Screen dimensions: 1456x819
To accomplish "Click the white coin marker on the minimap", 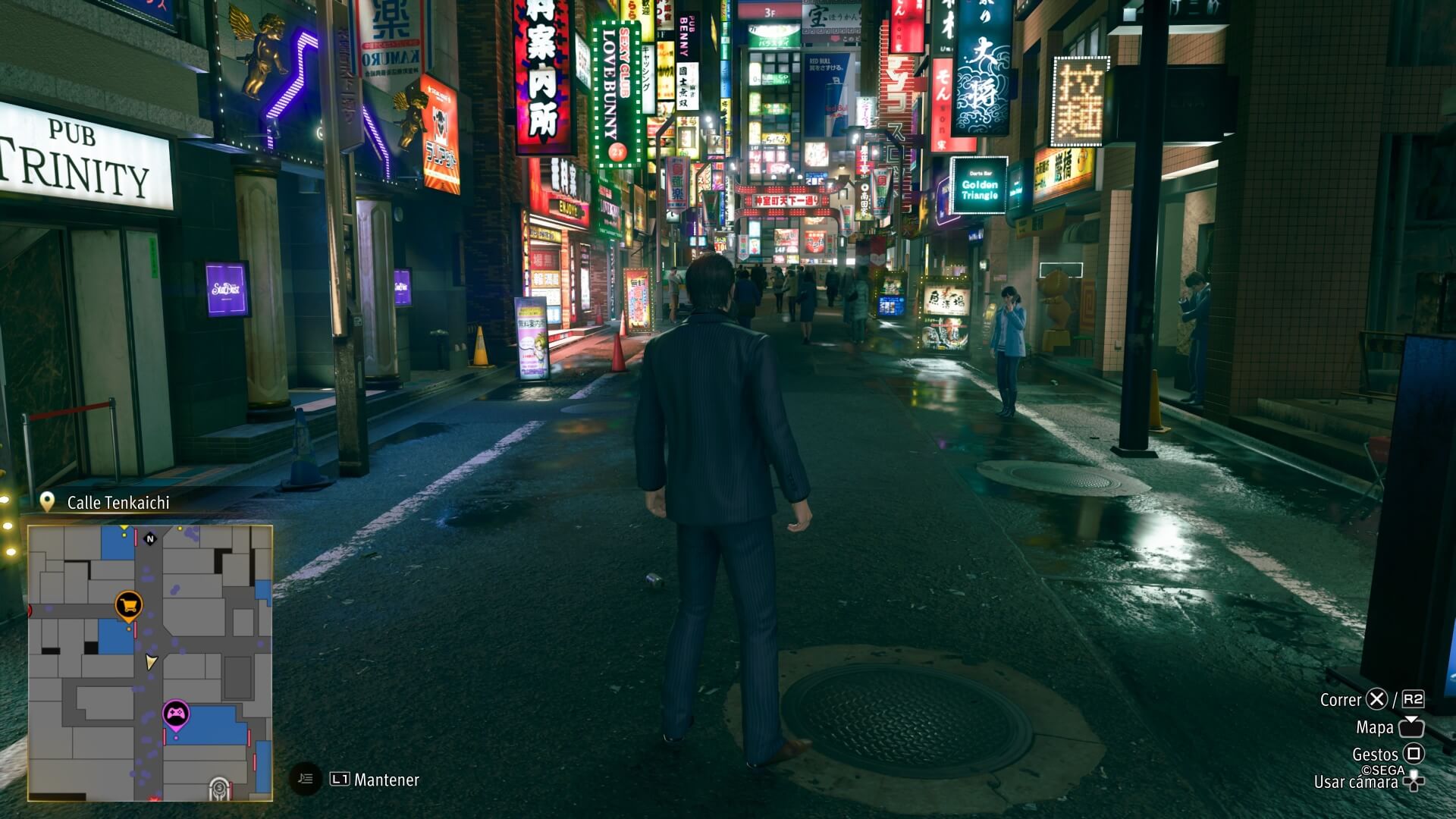I will tap(219, 789).
